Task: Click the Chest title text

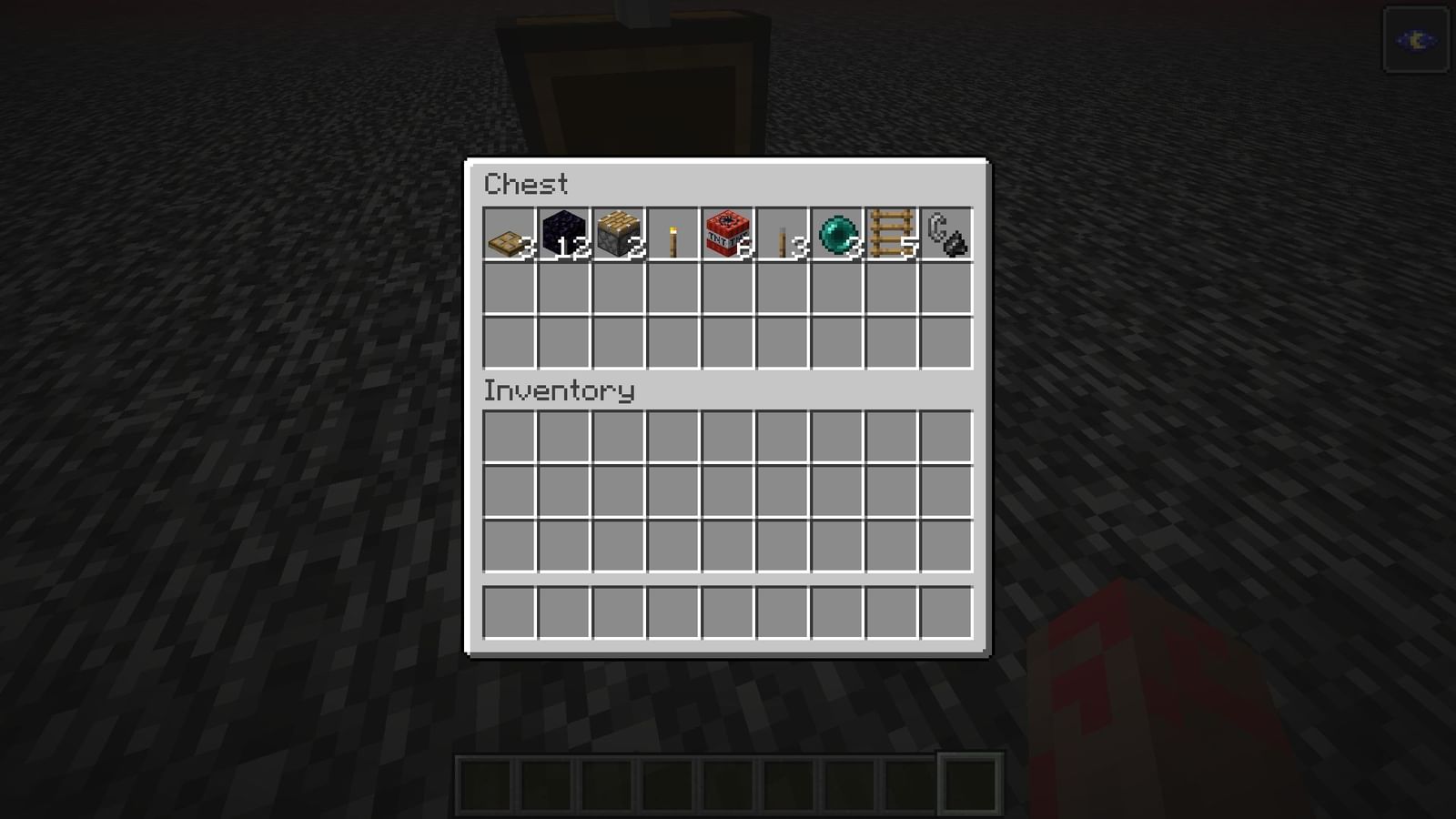Action: [x=526, y=185]
